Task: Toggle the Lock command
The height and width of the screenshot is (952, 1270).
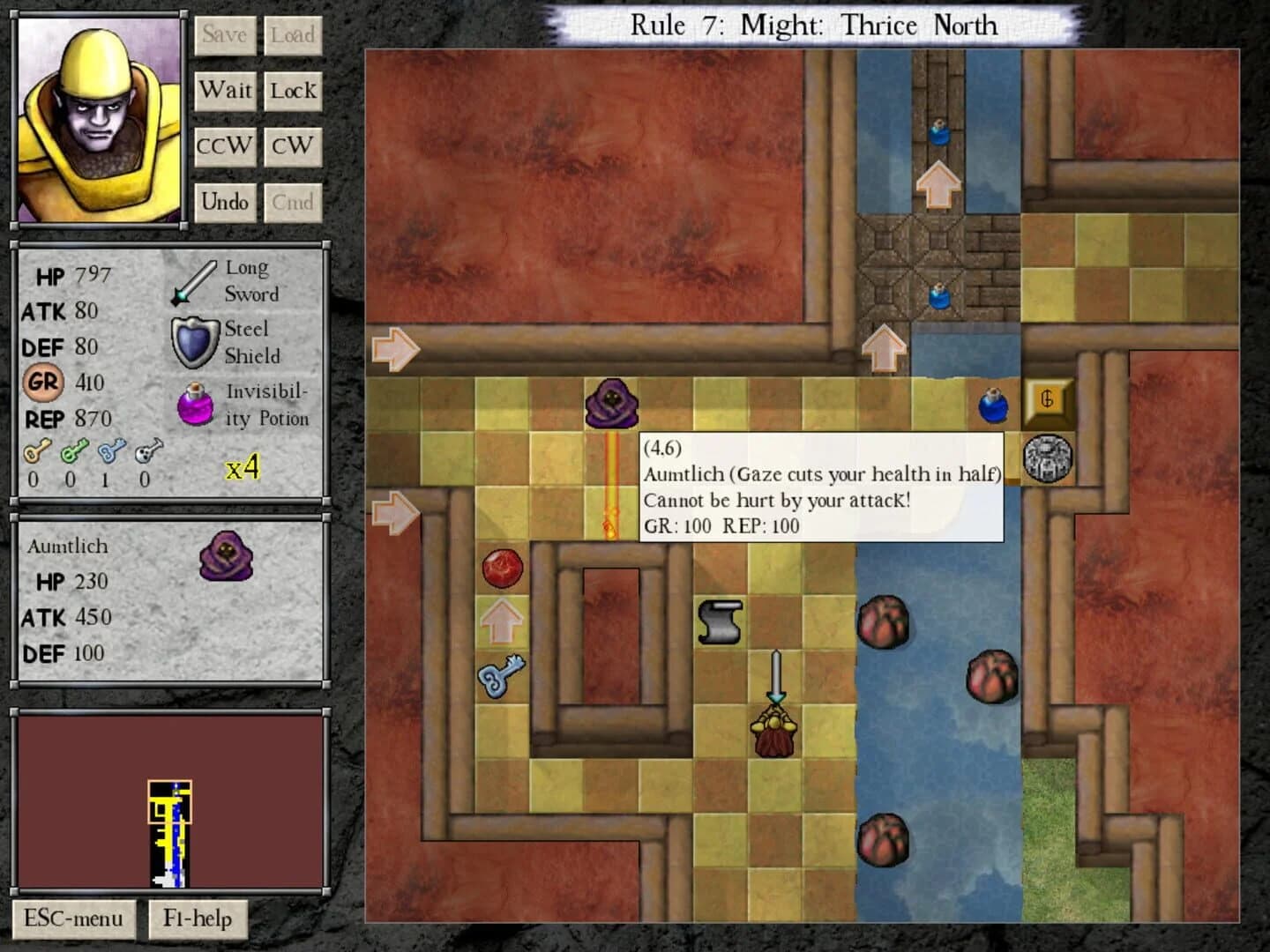Action: [293, 90]
